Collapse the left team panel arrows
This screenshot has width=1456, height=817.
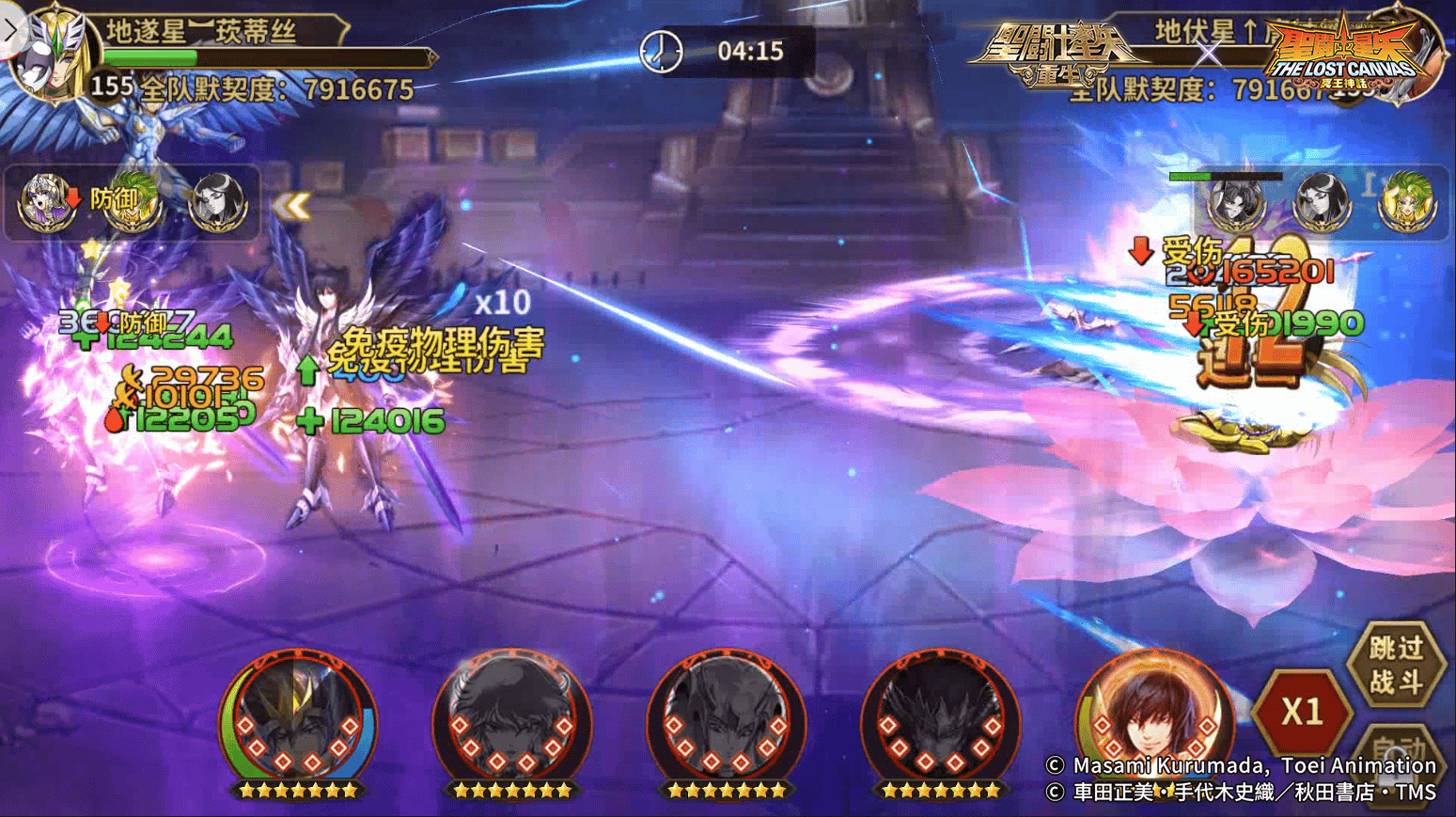click(292, 206)
